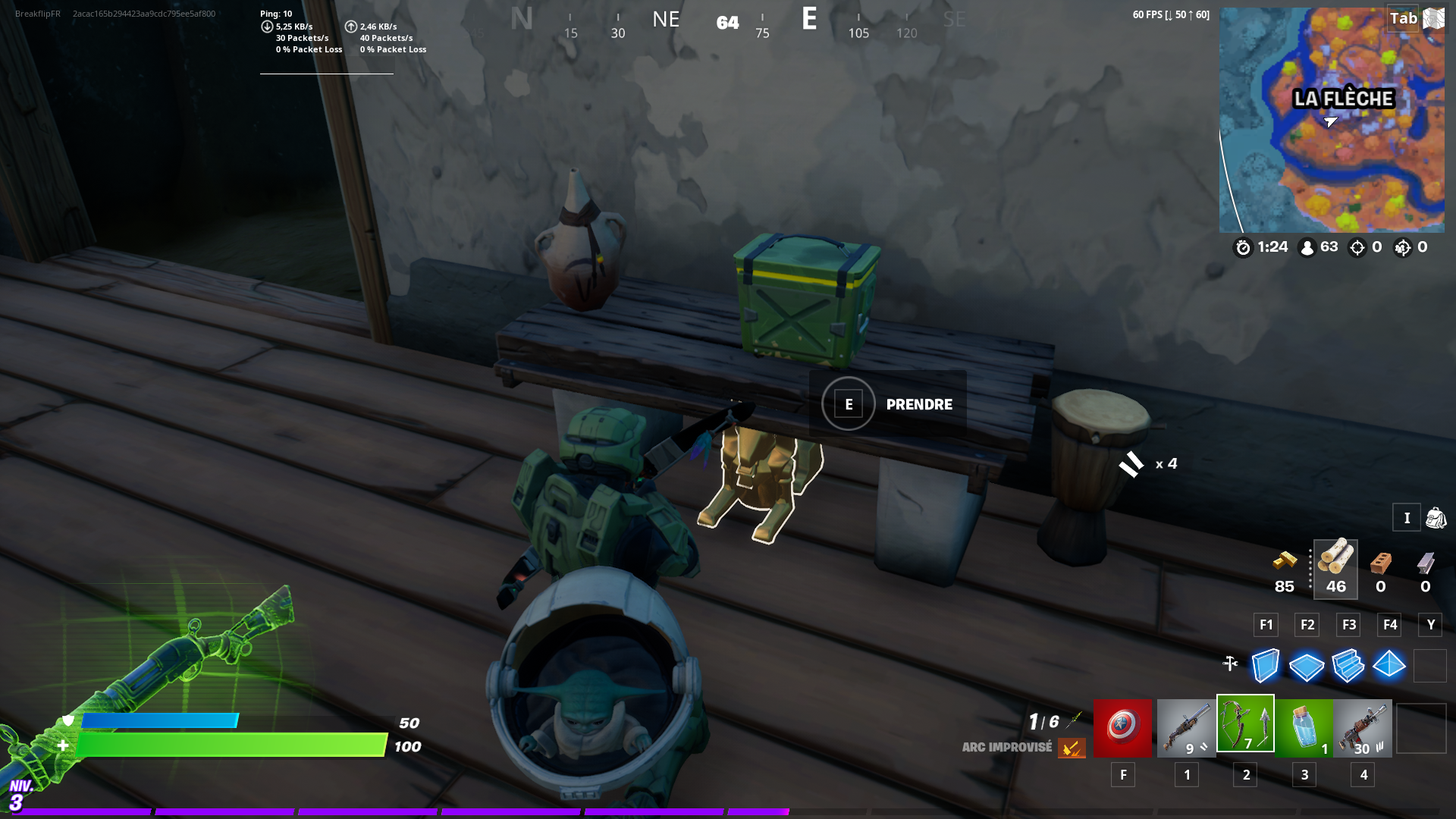Click the trap tool hammer icon
The width and height of the screenshot is (1456, 819).
pyautogui.click(x=1229, y=664)
